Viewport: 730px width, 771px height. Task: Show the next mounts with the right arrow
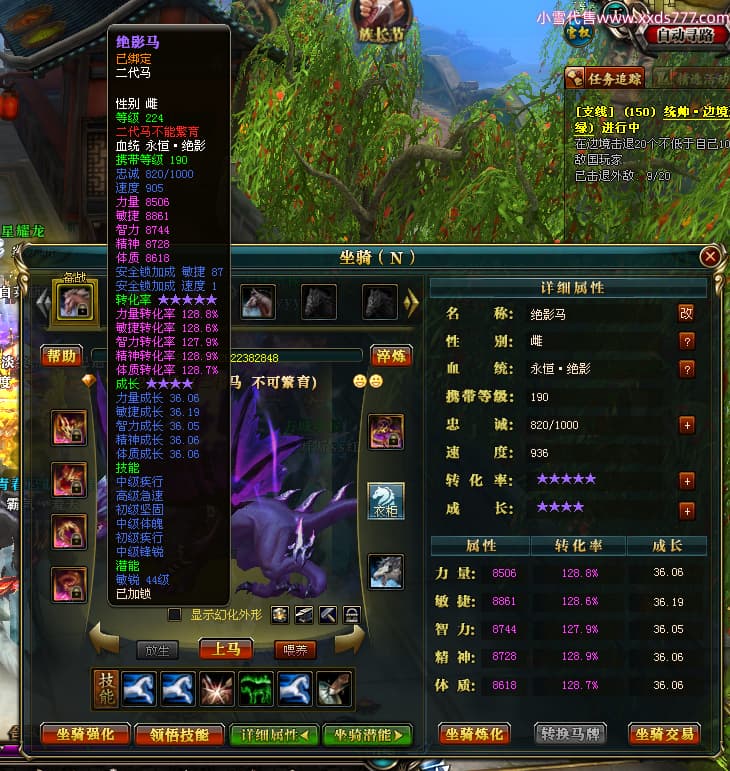(410, 302)
